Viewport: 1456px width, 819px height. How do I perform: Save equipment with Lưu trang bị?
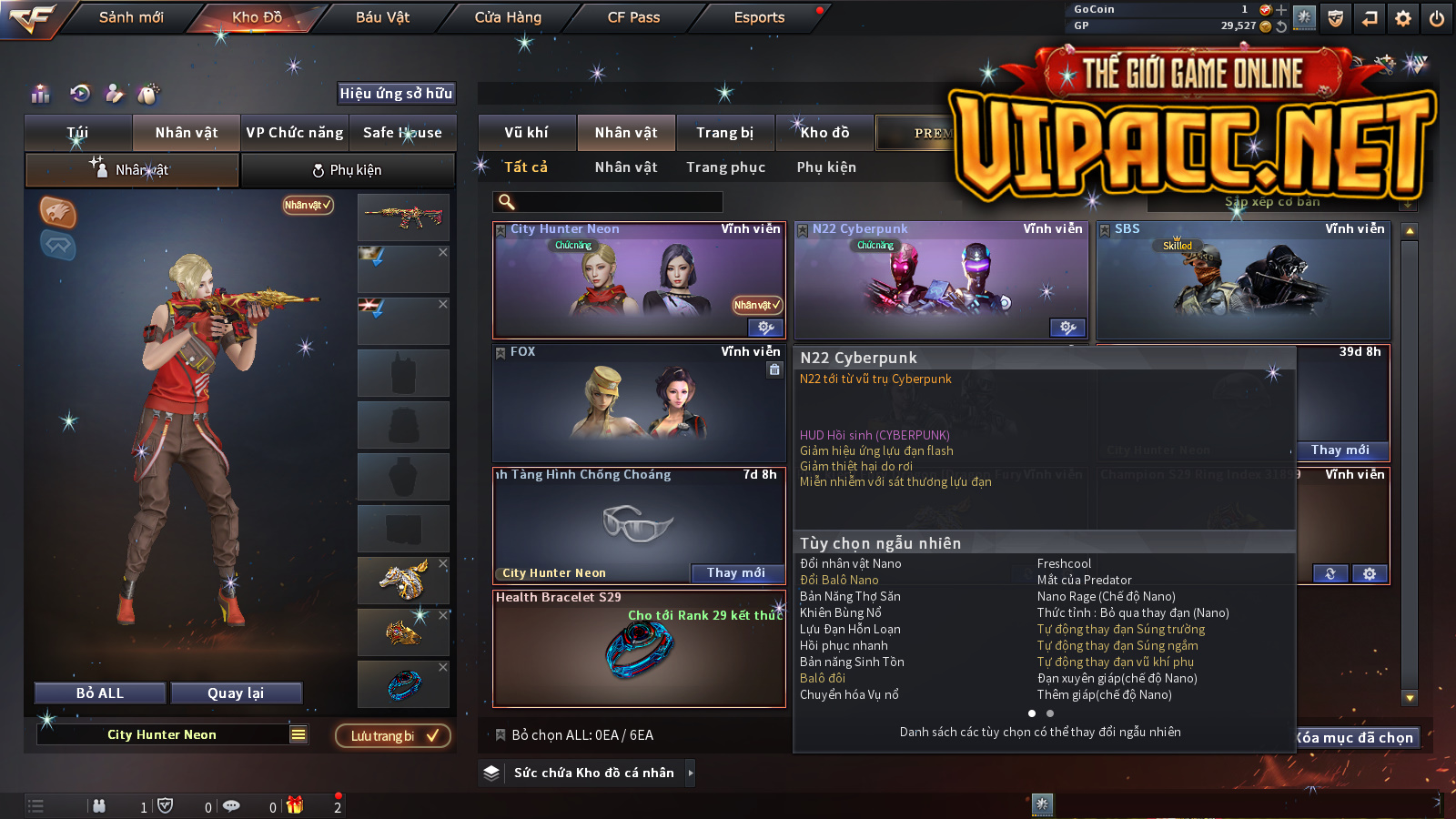click(393, 736)
